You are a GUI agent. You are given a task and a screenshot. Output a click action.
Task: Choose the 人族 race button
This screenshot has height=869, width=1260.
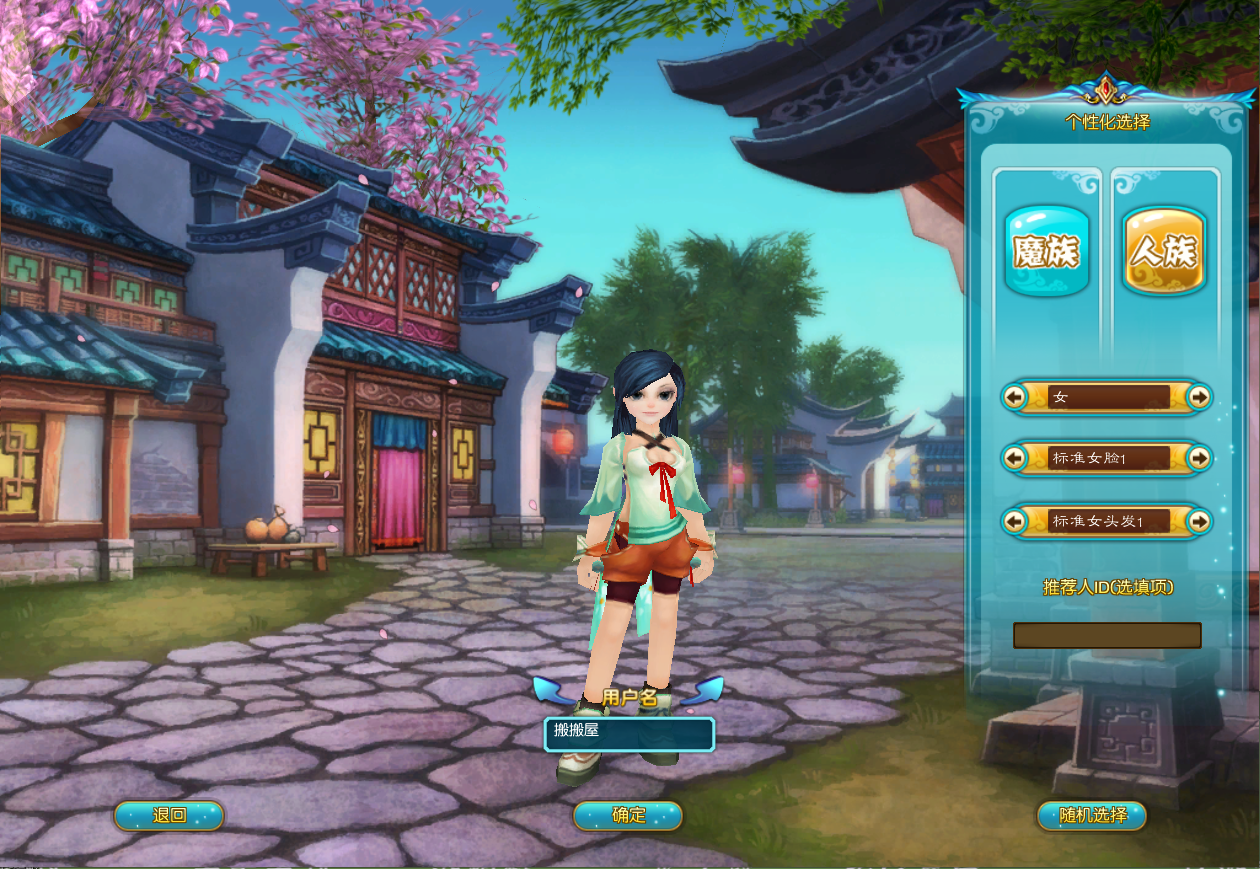coord(1164,251)
